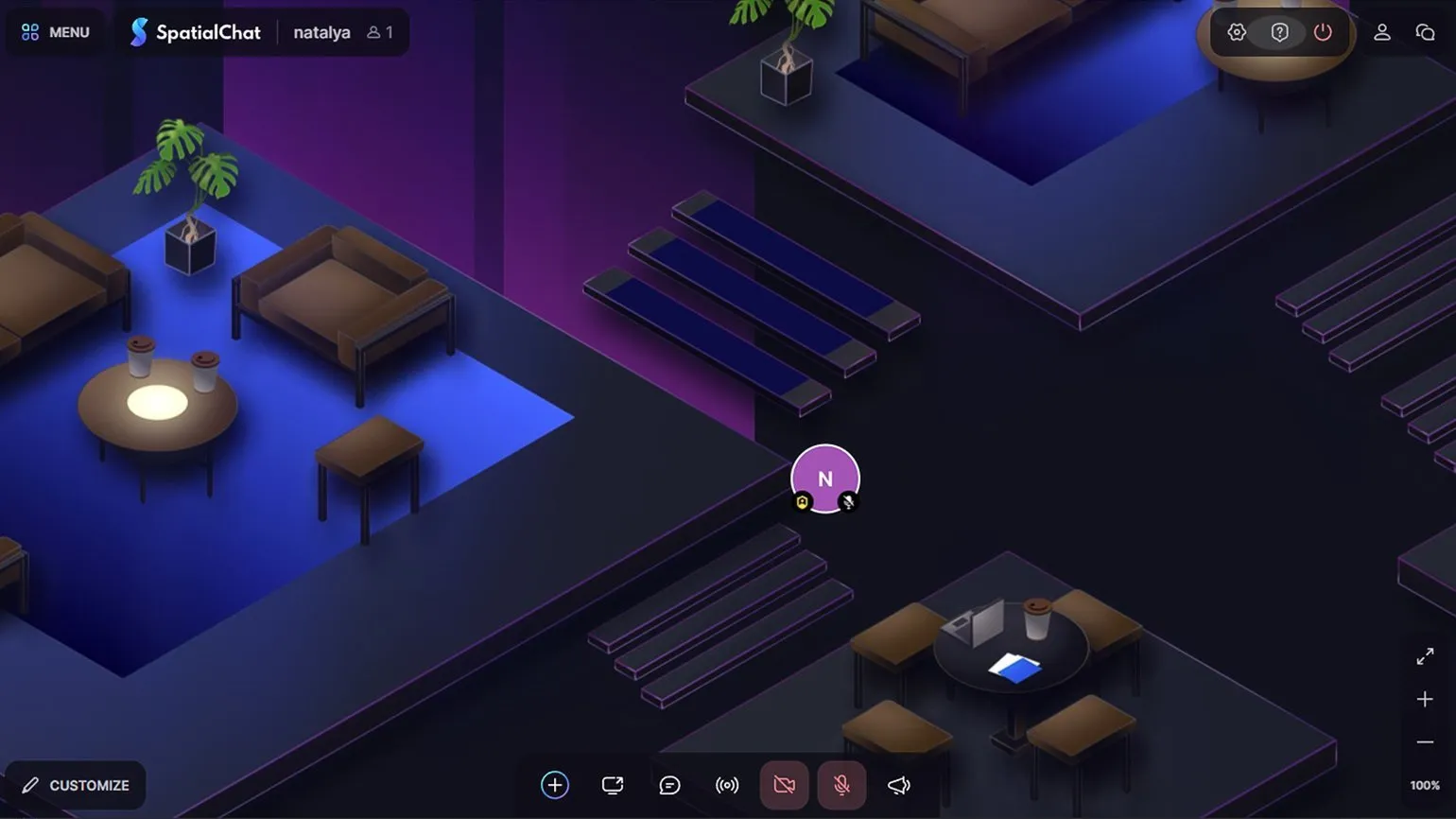Toggle the camera on
1456x819 pixels.
(x=784, y=785)
